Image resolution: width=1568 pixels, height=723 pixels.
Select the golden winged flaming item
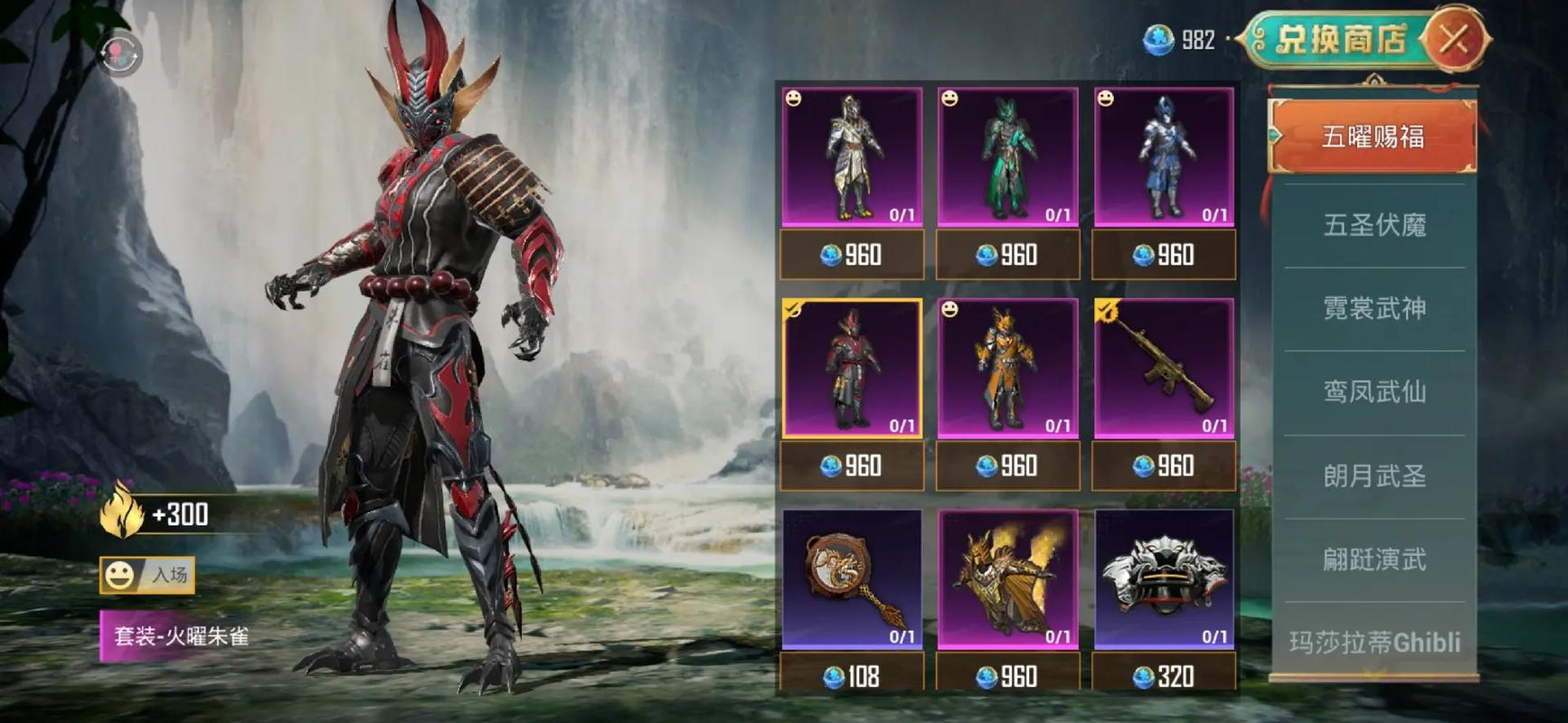(1007, 578)
